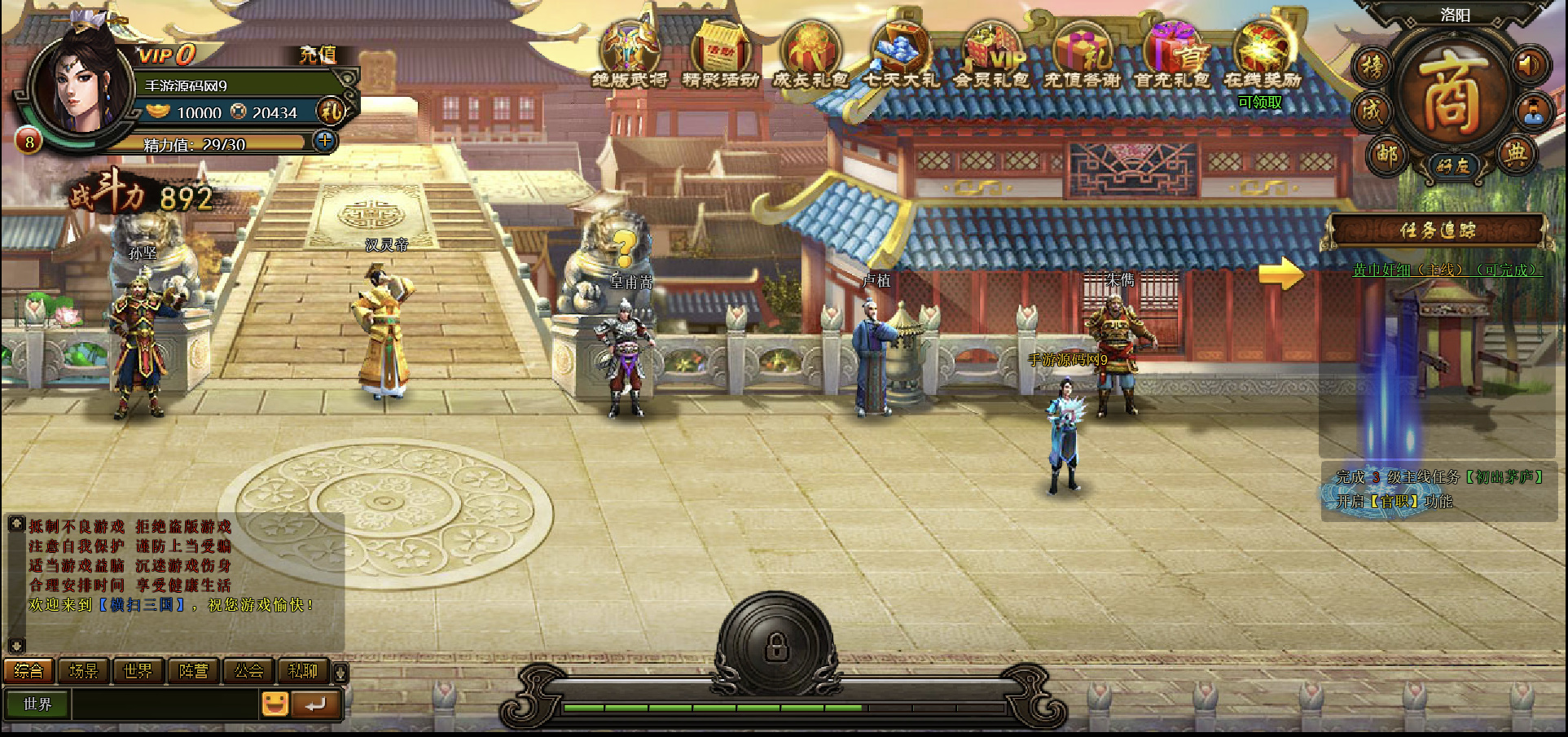Select the 私聊 private chat tab

[302, 671]
